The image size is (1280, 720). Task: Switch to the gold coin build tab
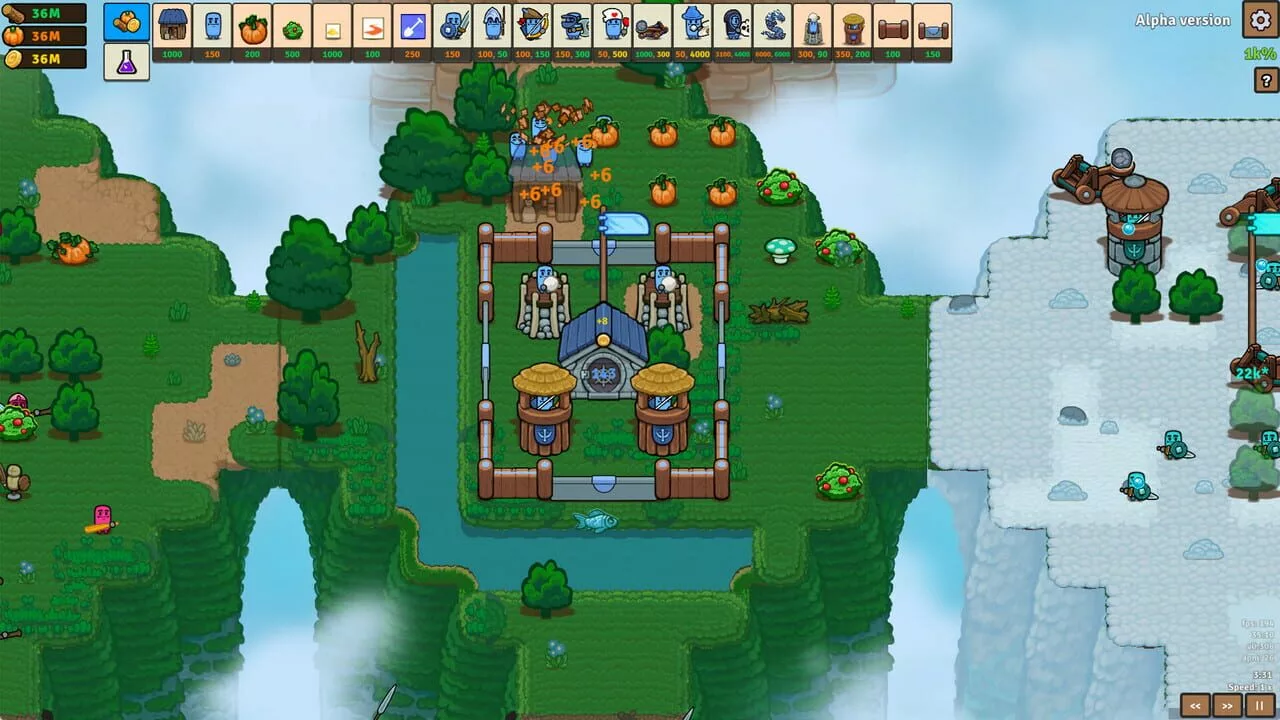[x=127, y=21]
